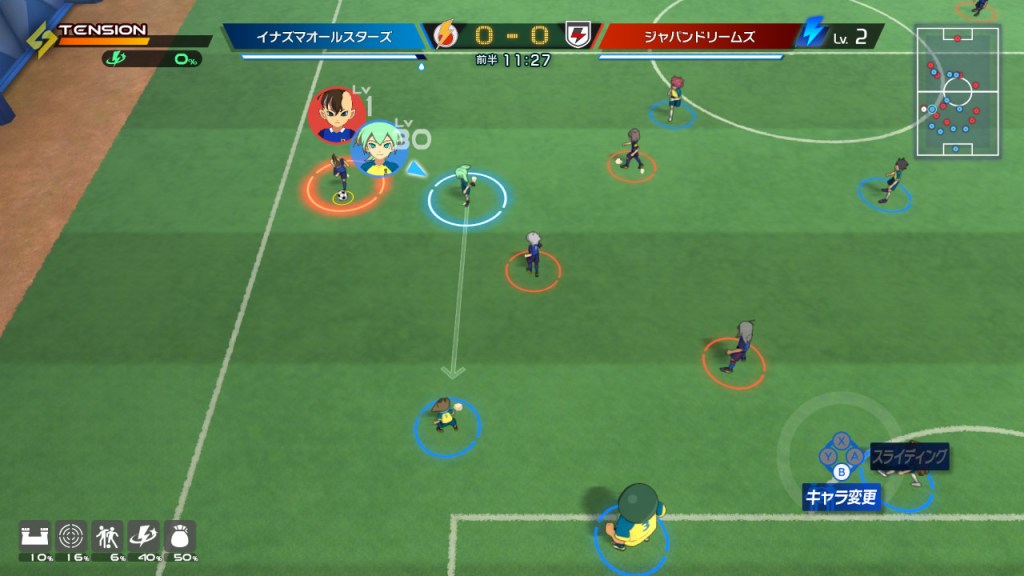Click the green-haired player portrait
1024x576 pixels.
click(380, 148)
